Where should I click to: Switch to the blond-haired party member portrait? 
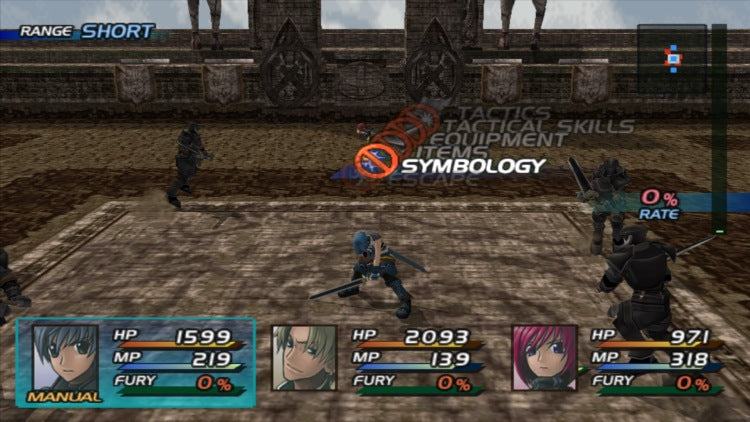[x=304, y=358]
